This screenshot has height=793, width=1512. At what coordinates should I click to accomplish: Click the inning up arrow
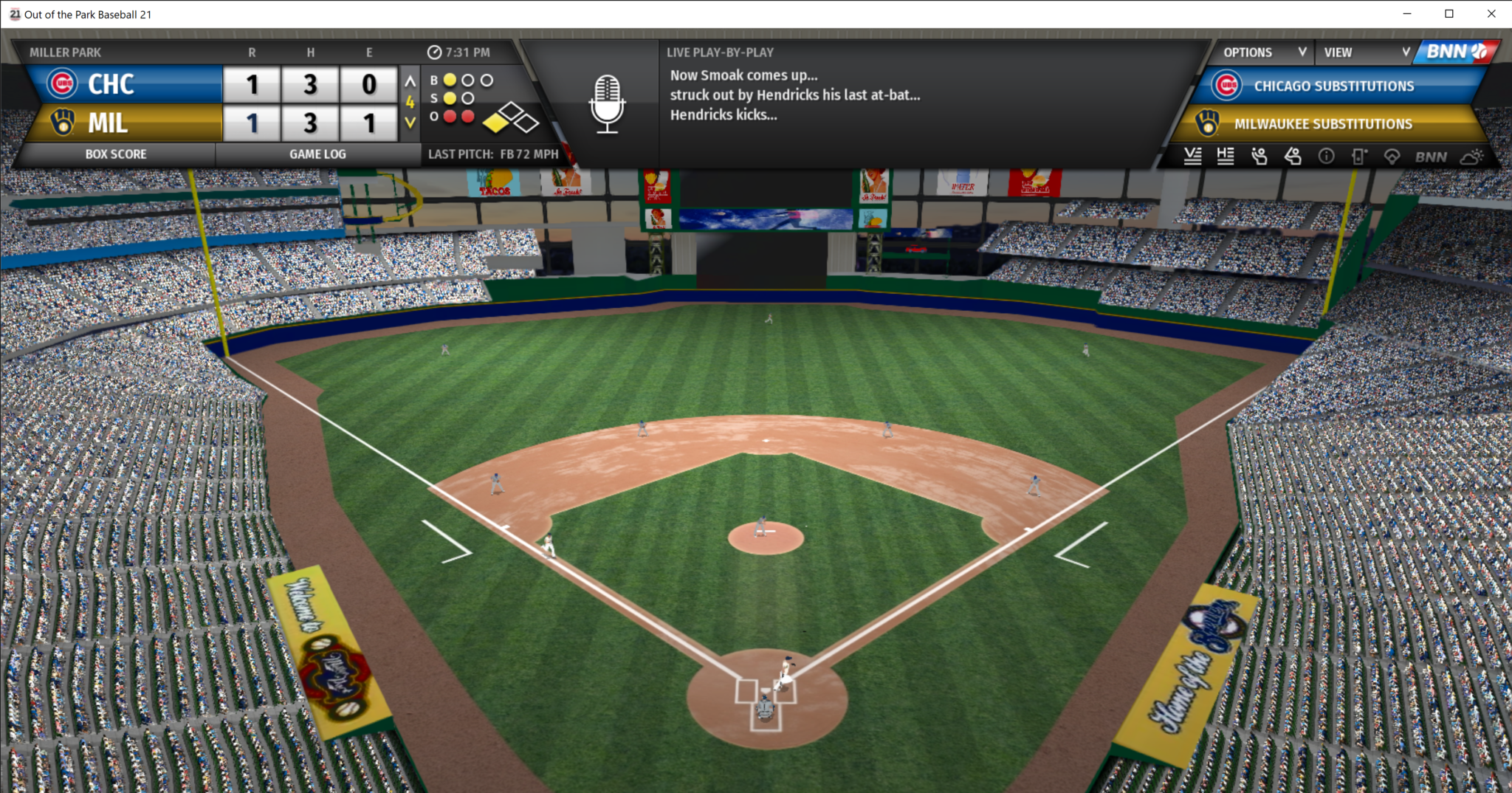(410, 81)
